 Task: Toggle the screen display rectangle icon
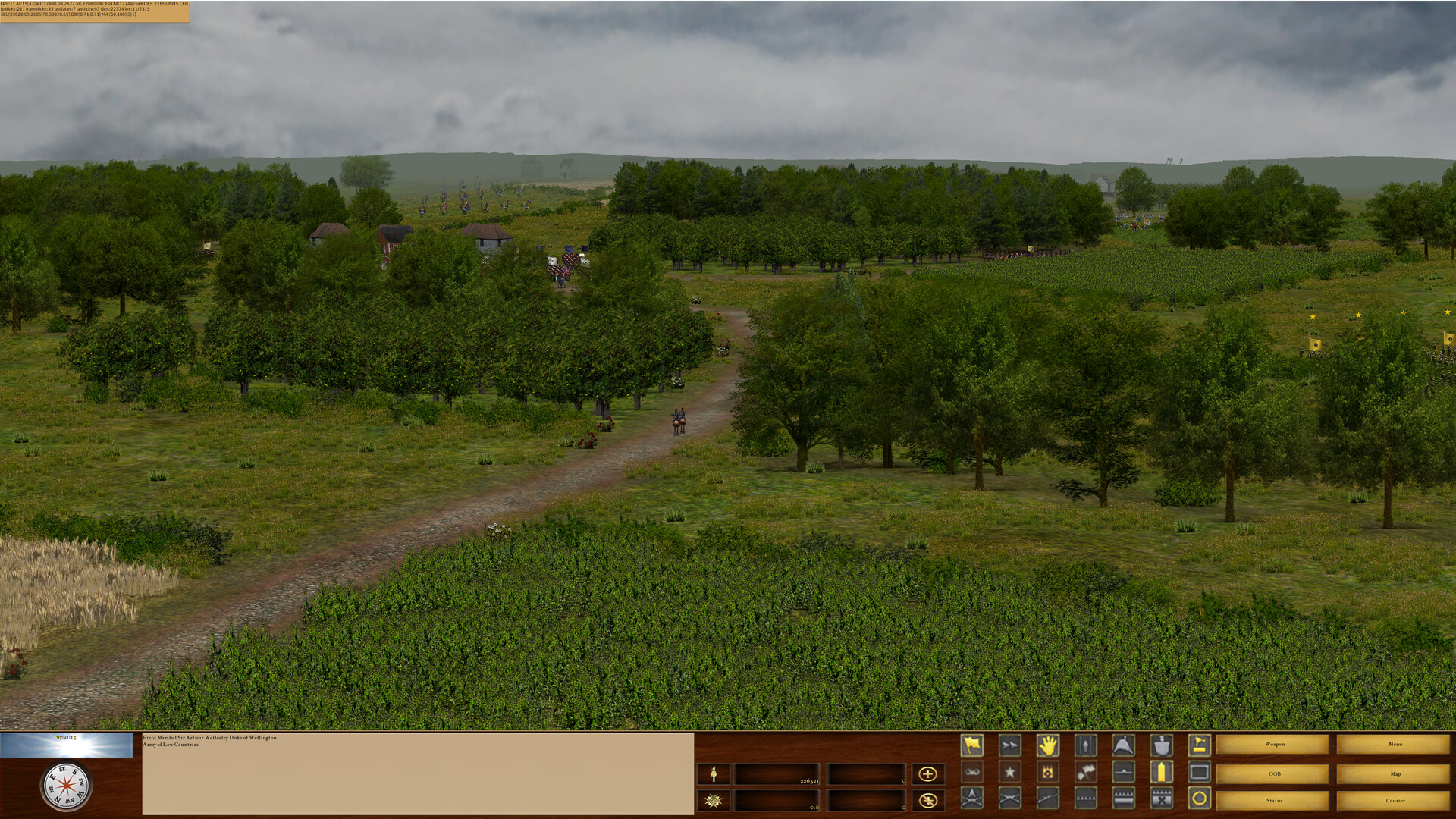(1199, 772)
